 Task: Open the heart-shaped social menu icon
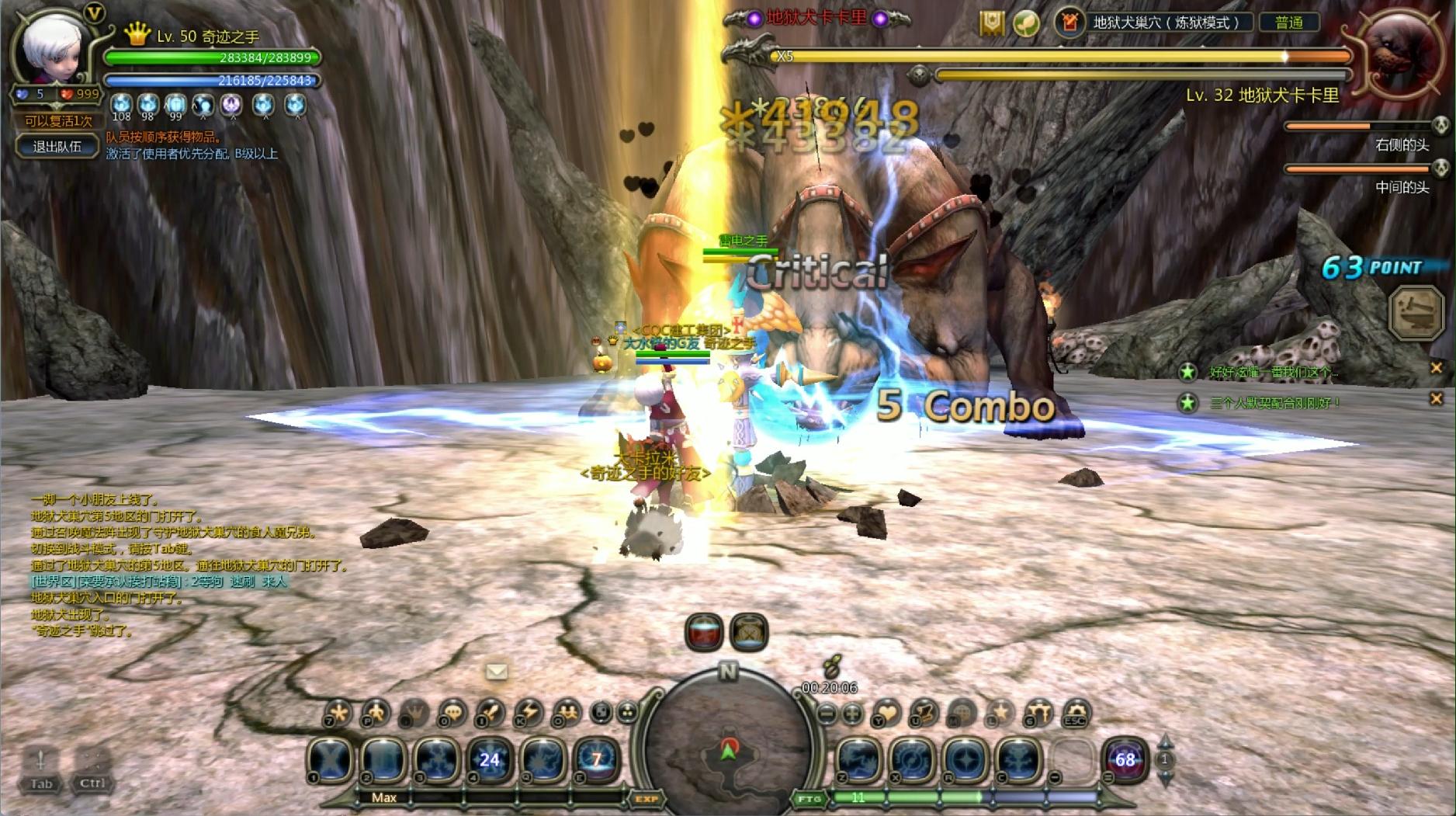pyautogui.click(x=887, y=712)
